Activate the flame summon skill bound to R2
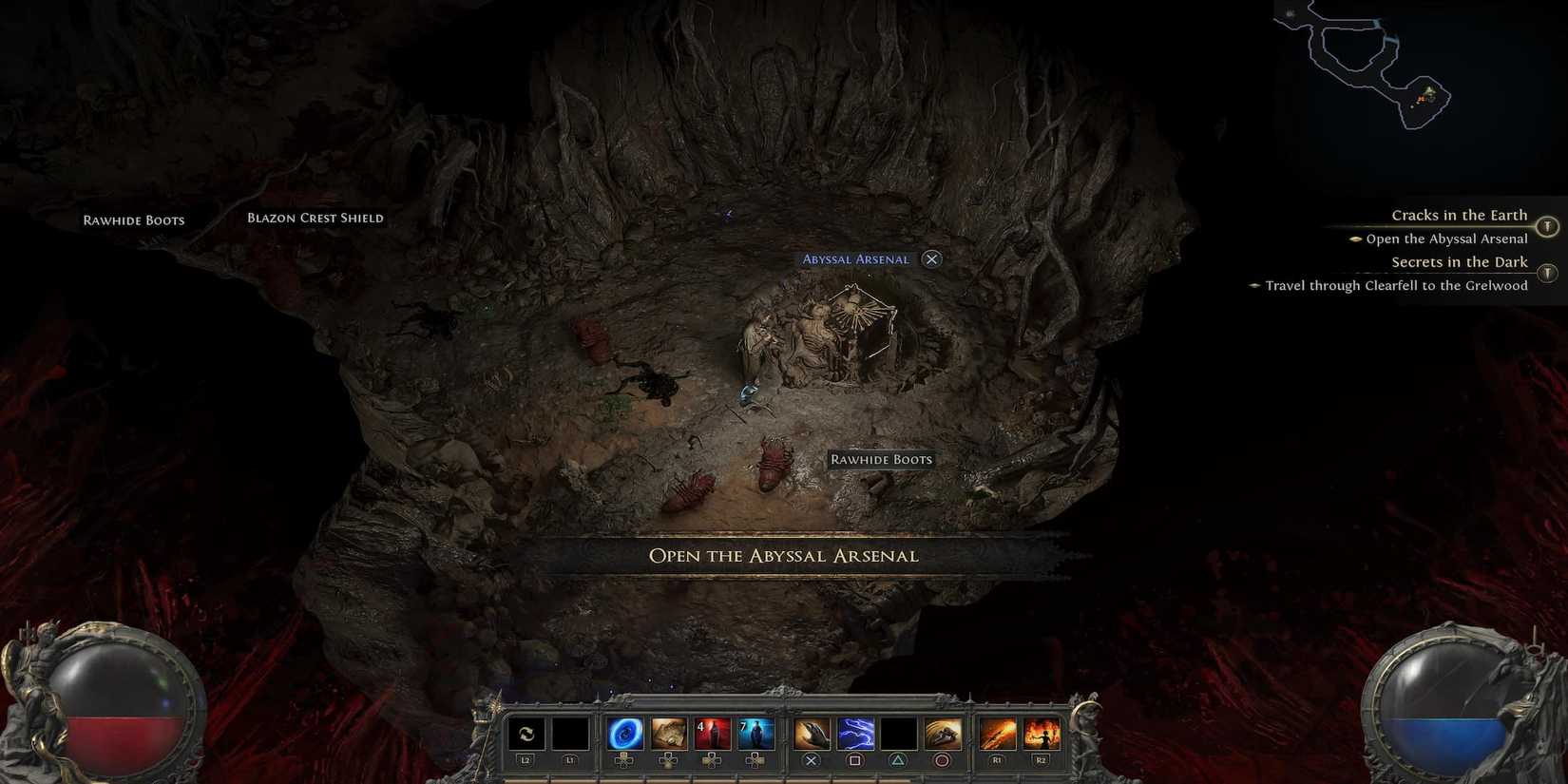 1041,732
